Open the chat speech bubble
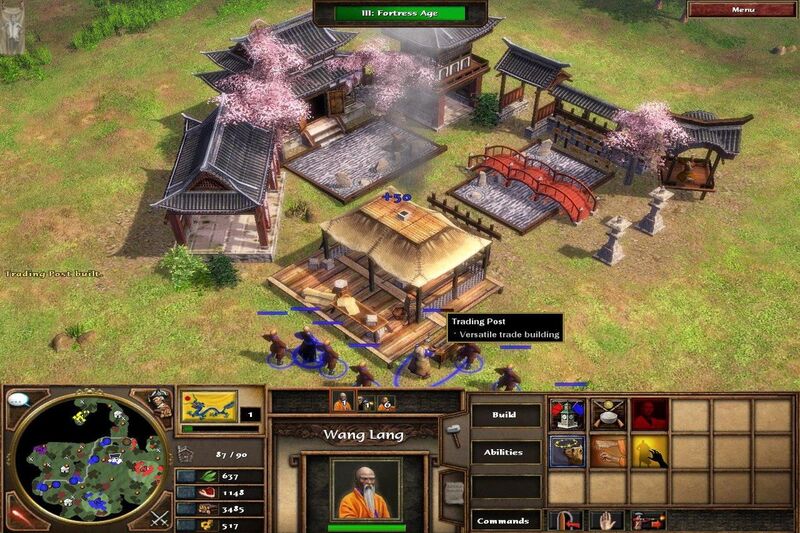 click(17, 400)
